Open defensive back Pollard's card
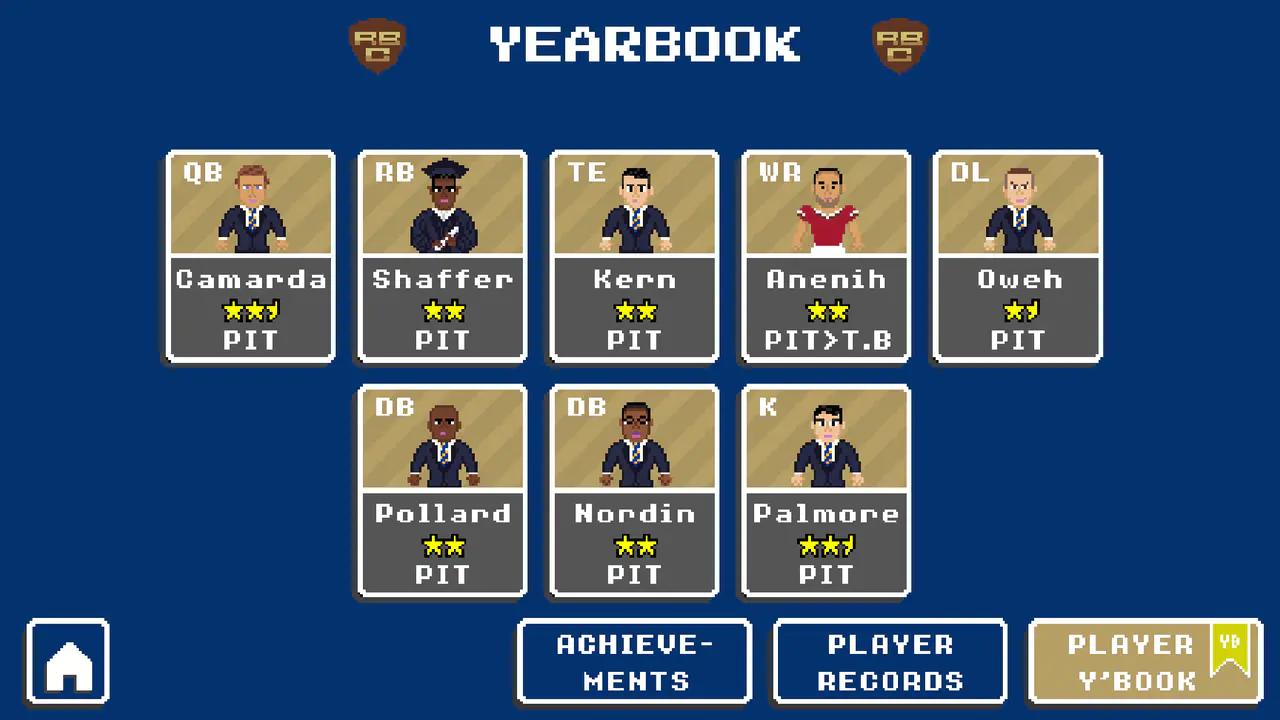The height and width of the screenshot is (720, 1280). tap(442, 490)
